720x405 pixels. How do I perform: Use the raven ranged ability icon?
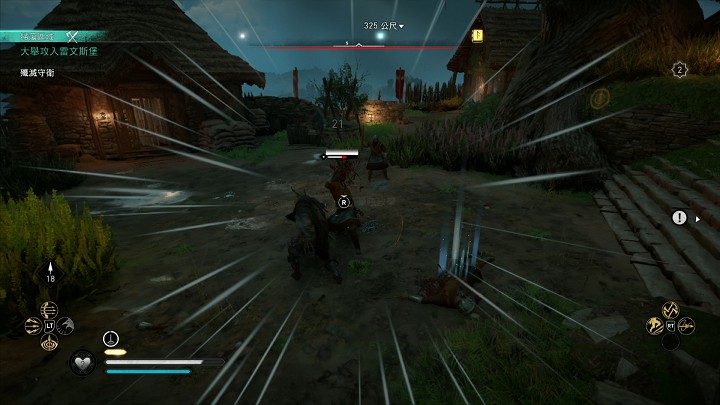[x=66, y=324]
